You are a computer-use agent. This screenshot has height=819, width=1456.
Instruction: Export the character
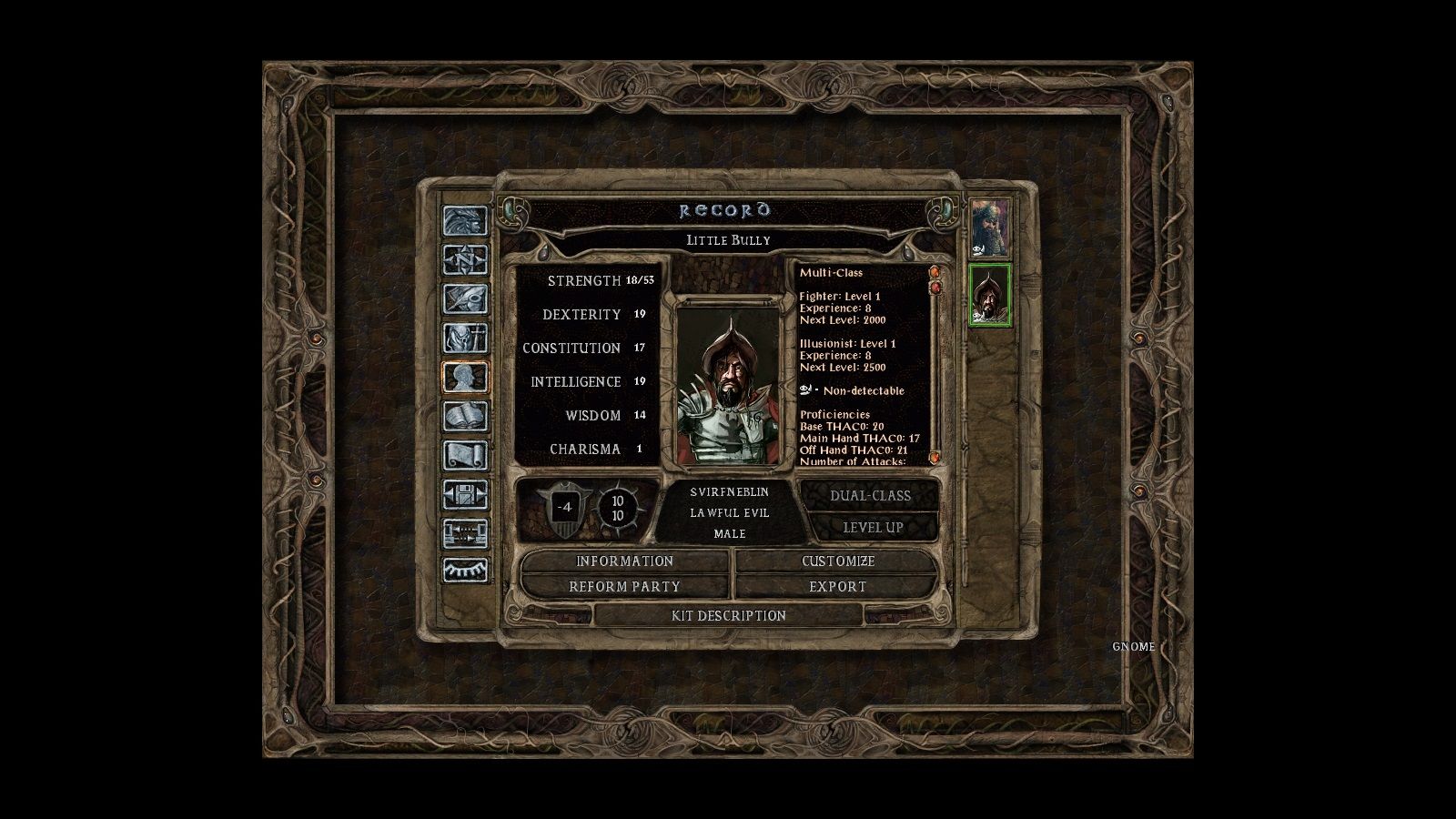coord(837,587)
